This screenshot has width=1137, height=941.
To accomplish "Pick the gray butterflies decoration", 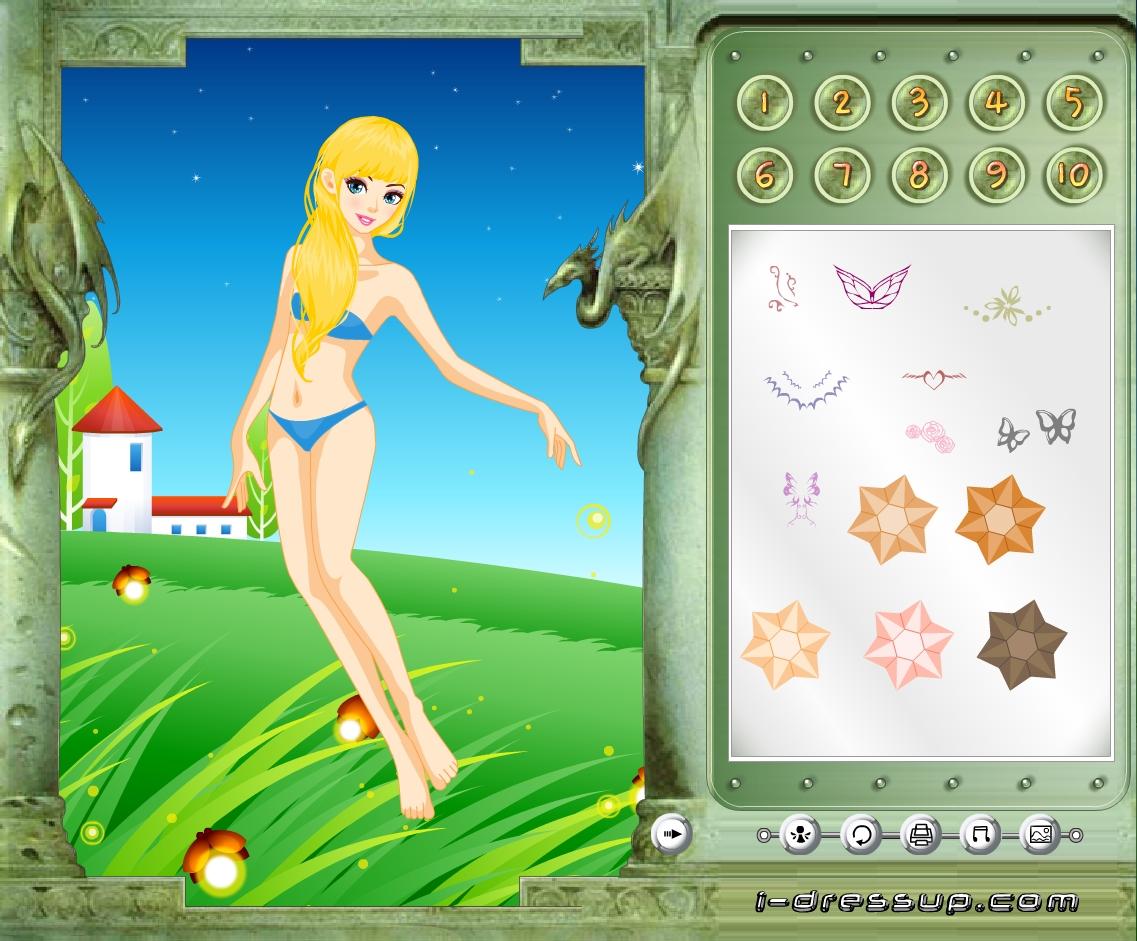I will pyautogui.click(x=1037, y=428).
